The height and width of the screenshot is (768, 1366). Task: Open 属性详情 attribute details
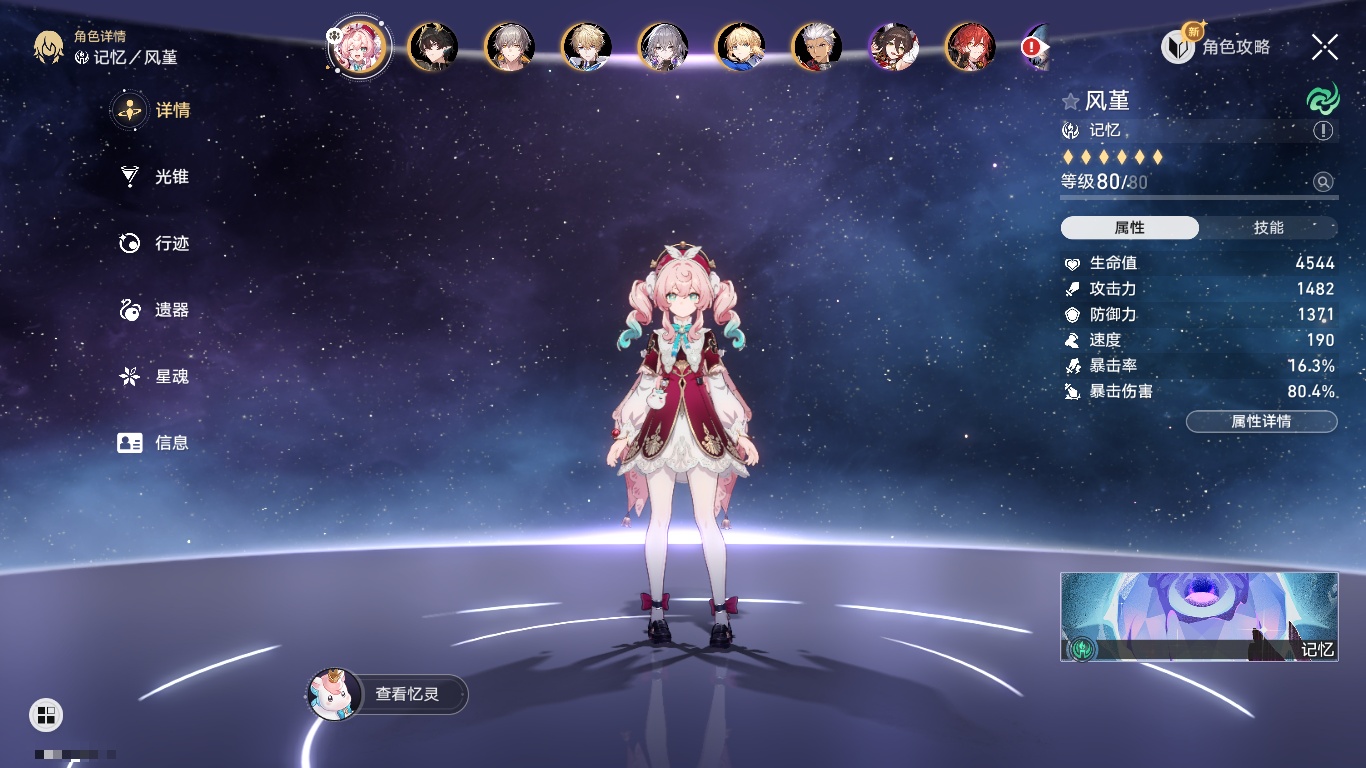pos(1261,422)
